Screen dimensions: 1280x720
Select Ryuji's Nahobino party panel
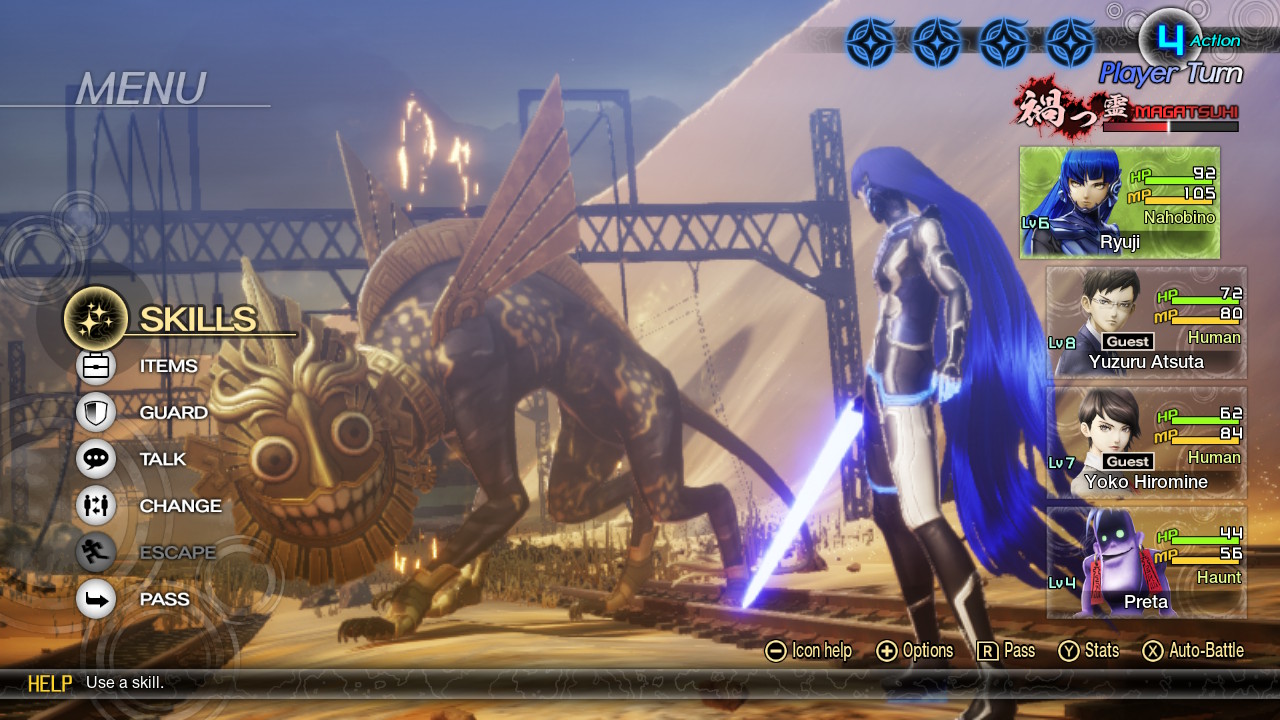1119,203
